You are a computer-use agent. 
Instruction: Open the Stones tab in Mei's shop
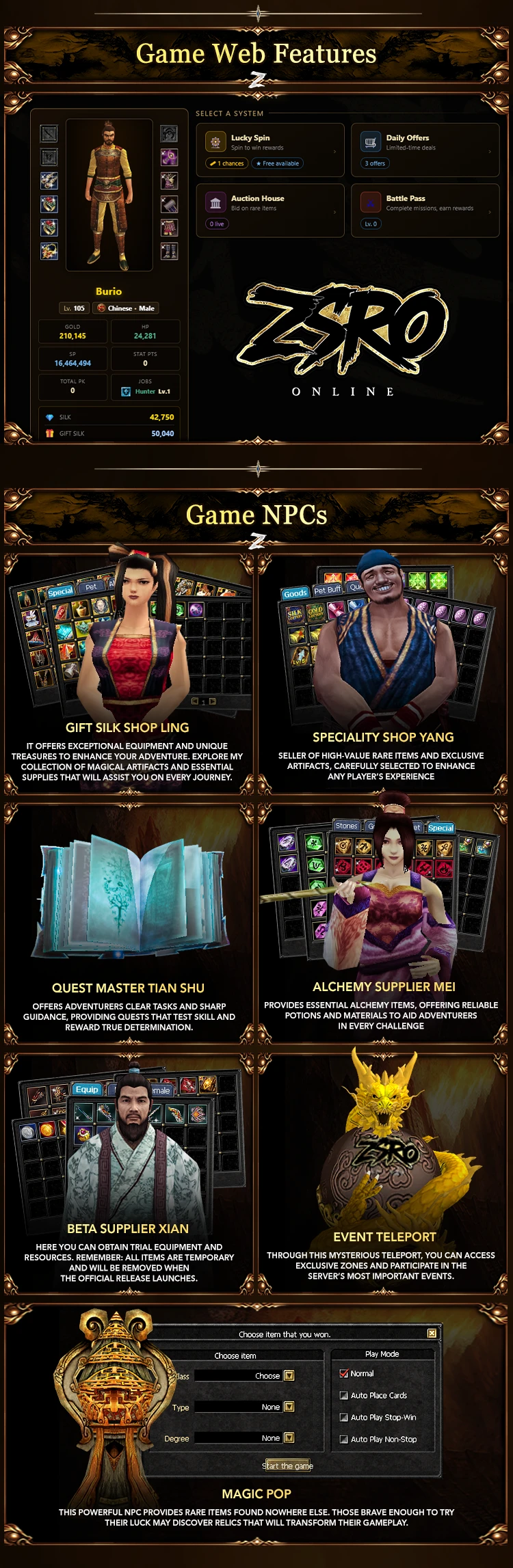(346, 826)
